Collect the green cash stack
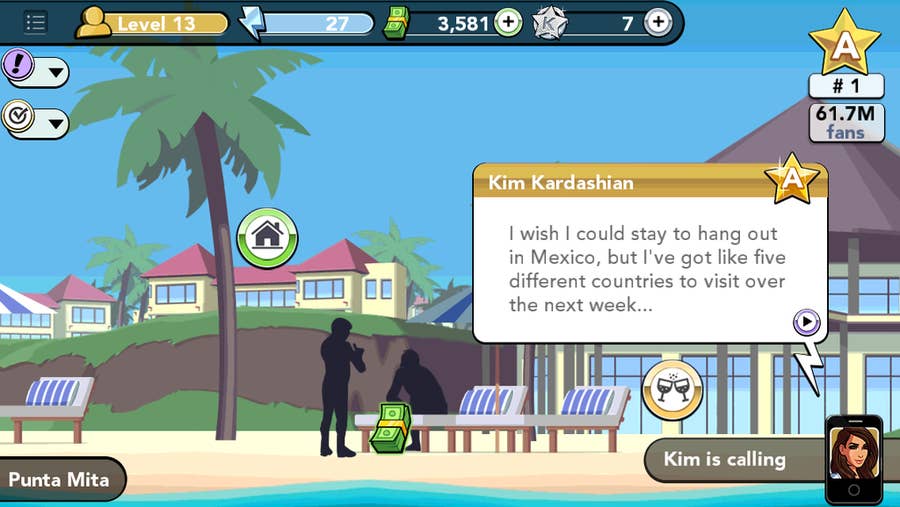The height and width of the screenshot is (507, 900). pyautogui.click(x=390, y=427)
